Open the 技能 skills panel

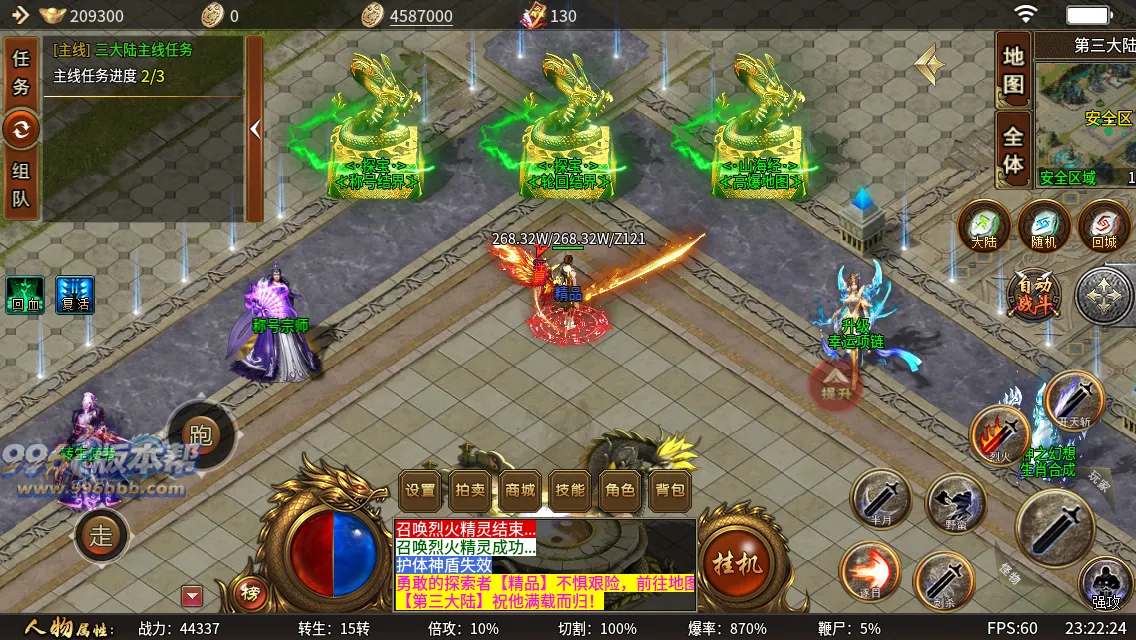point(570,490)
